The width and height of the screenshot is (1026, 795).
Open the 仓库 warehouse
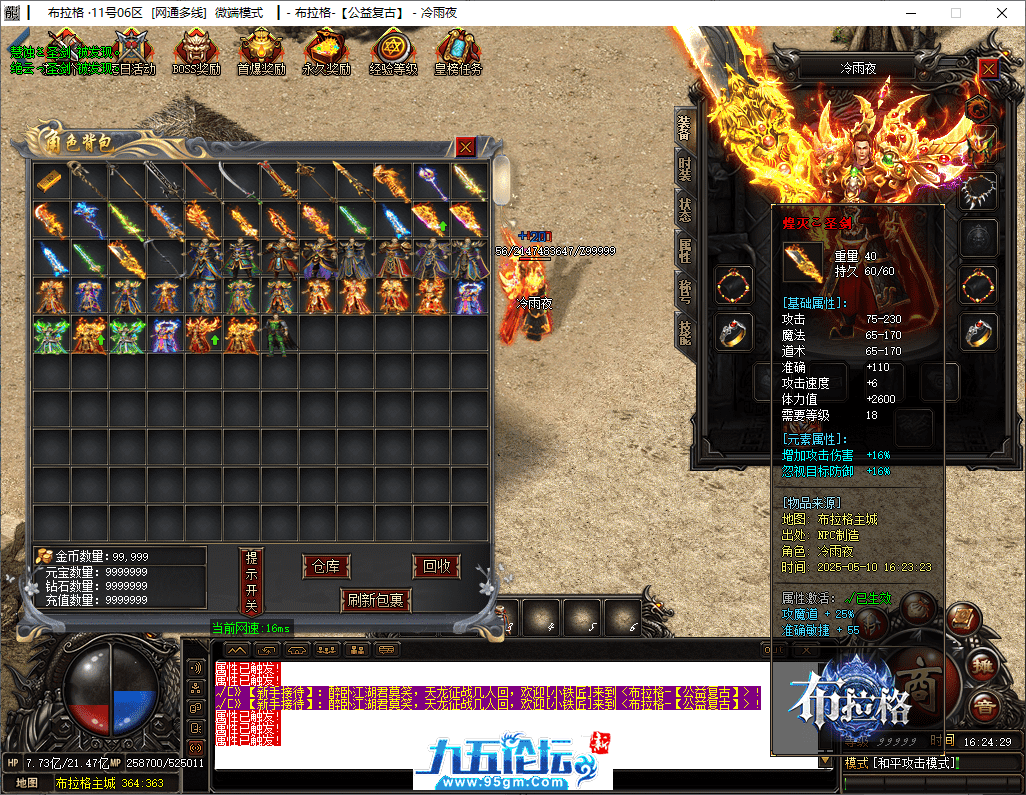pyautogui.click(x=326, y=566)
